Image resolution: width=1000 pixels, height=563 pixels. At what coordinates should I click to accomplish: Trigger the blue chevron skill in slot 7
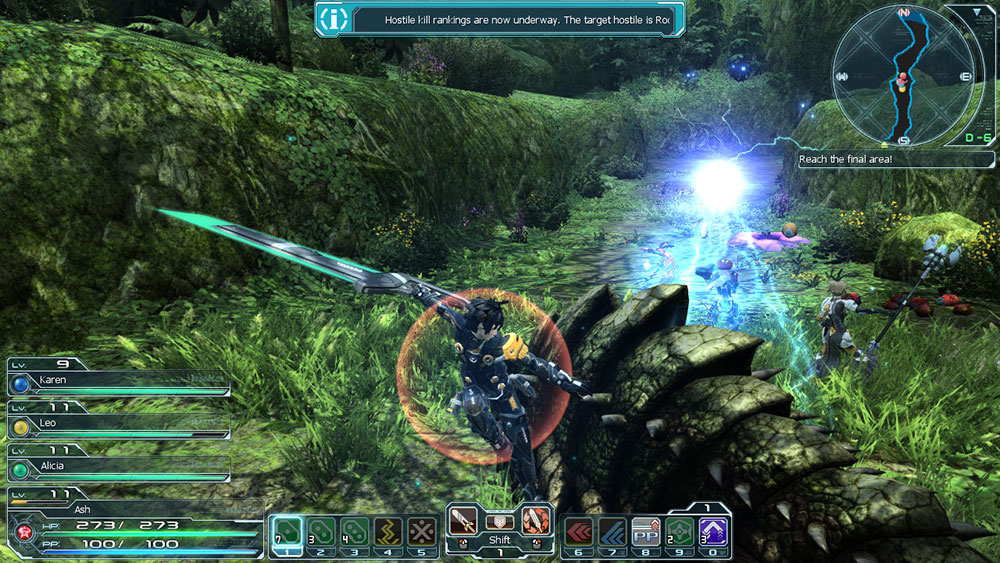pyautogui.click(x=613, y=530)
